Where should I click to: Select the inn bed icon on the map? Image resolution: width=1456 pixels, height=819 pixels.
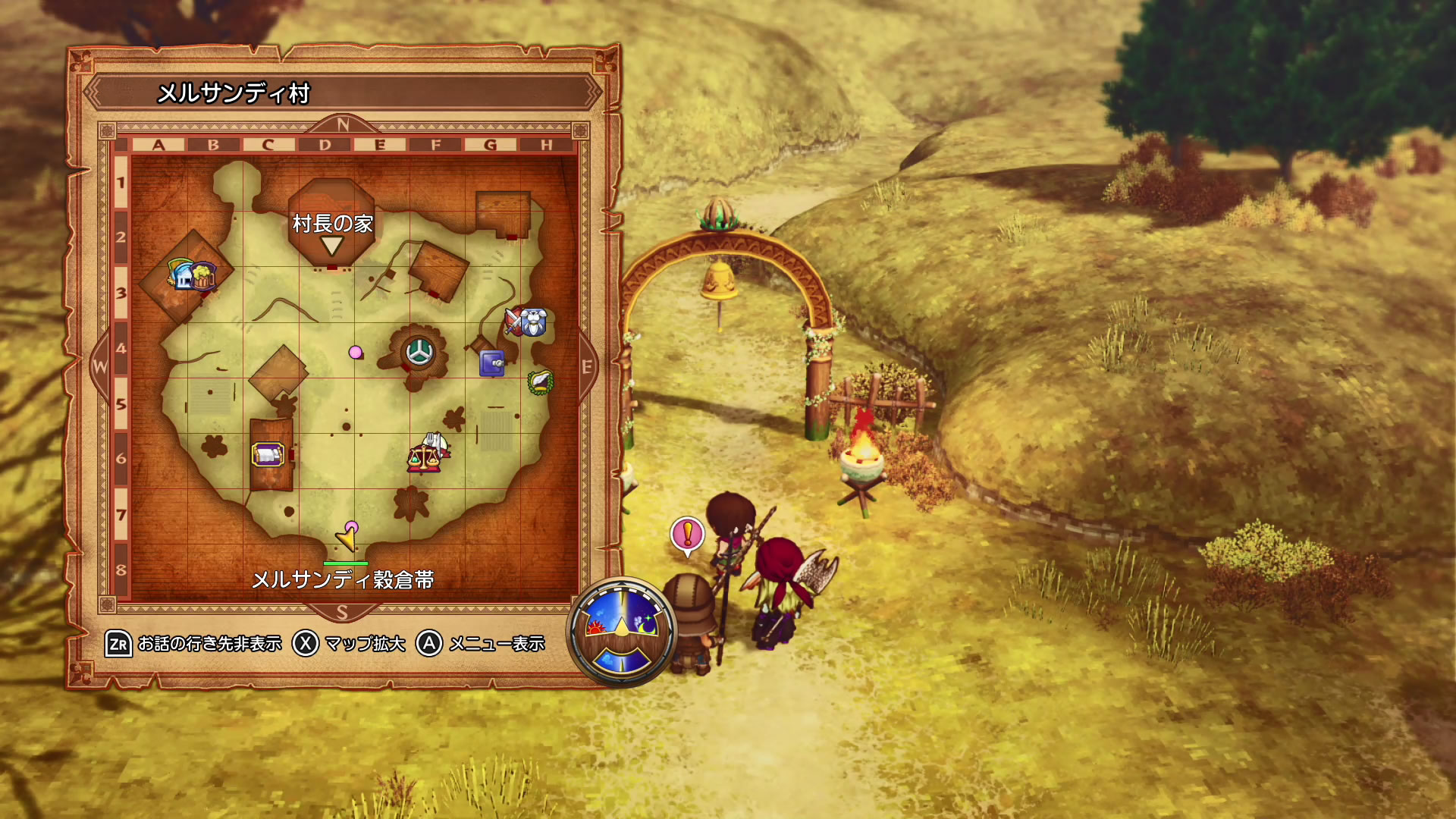[x=267, y=455]
